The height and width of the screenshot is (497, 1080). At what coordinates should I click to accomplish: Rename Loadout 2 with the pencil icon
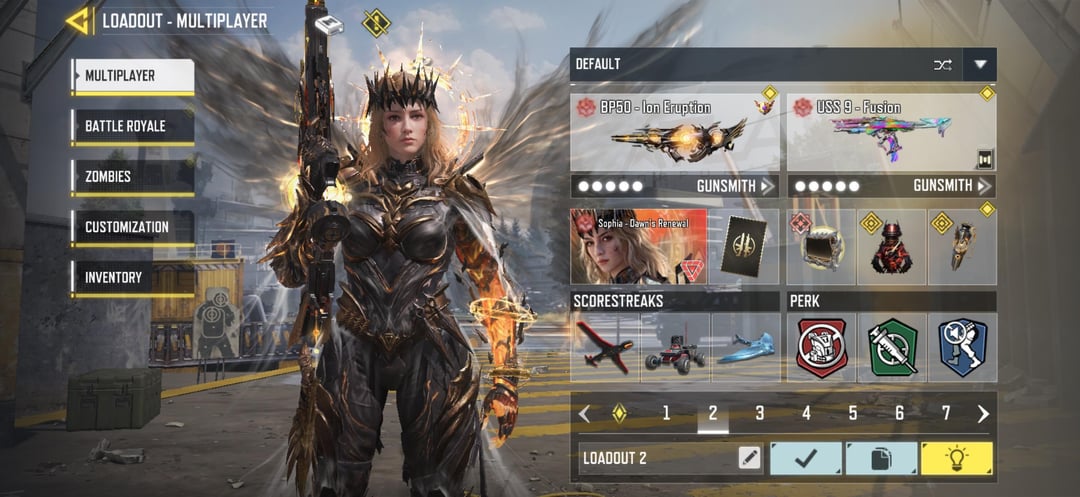pyautogui.click(x=749, y=458)
